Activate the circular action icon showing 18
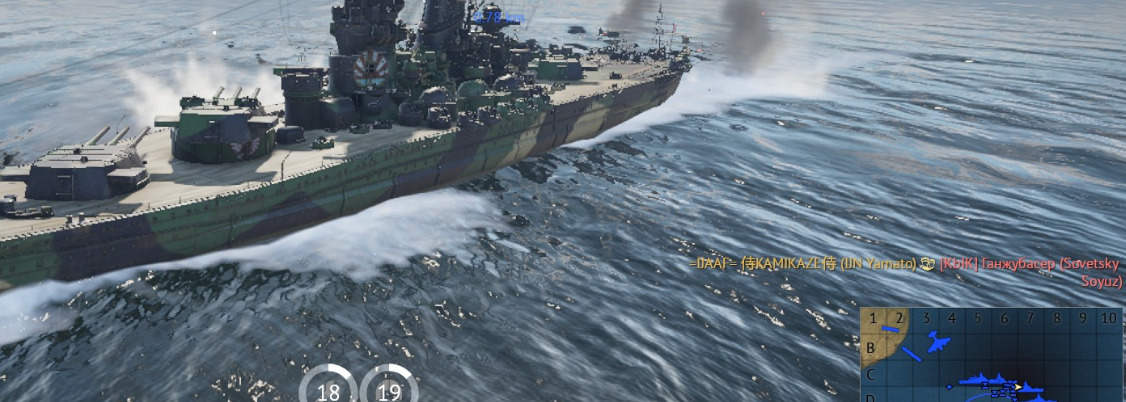This screenshot has height=402, width=1126. 328,387
